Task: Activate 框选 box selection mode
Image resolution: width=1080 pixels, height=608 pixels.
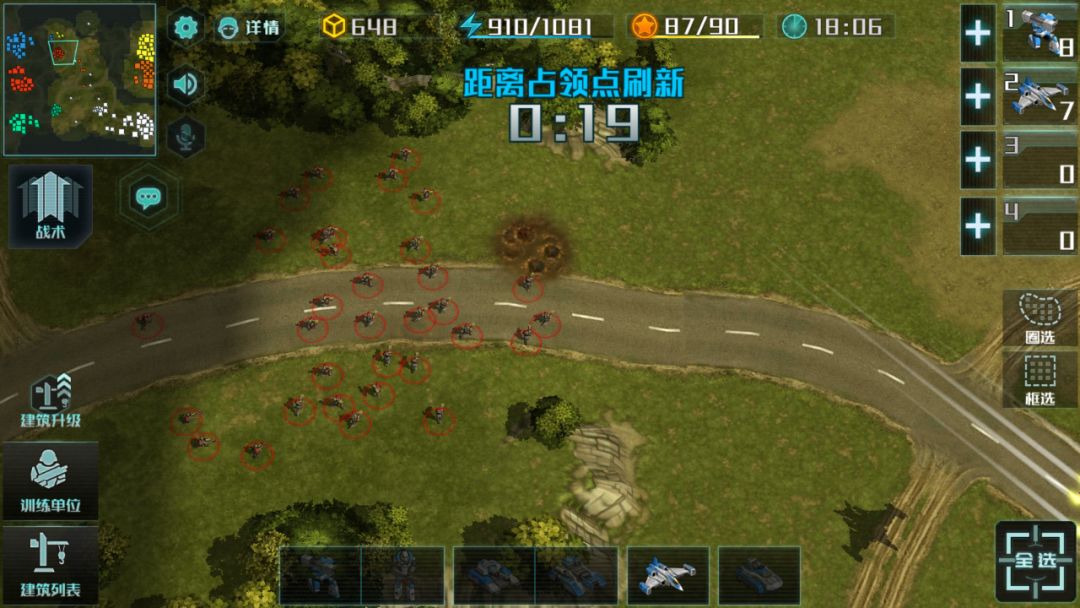Action: pos(1040,379)
